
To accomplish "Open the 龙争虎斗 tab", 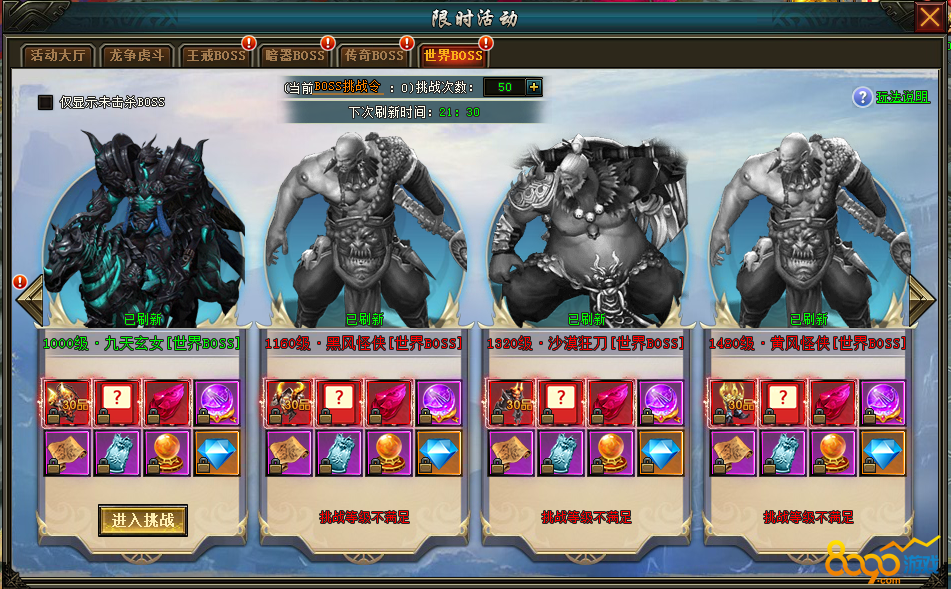I will pyautogui.click(x=138, y=56).
